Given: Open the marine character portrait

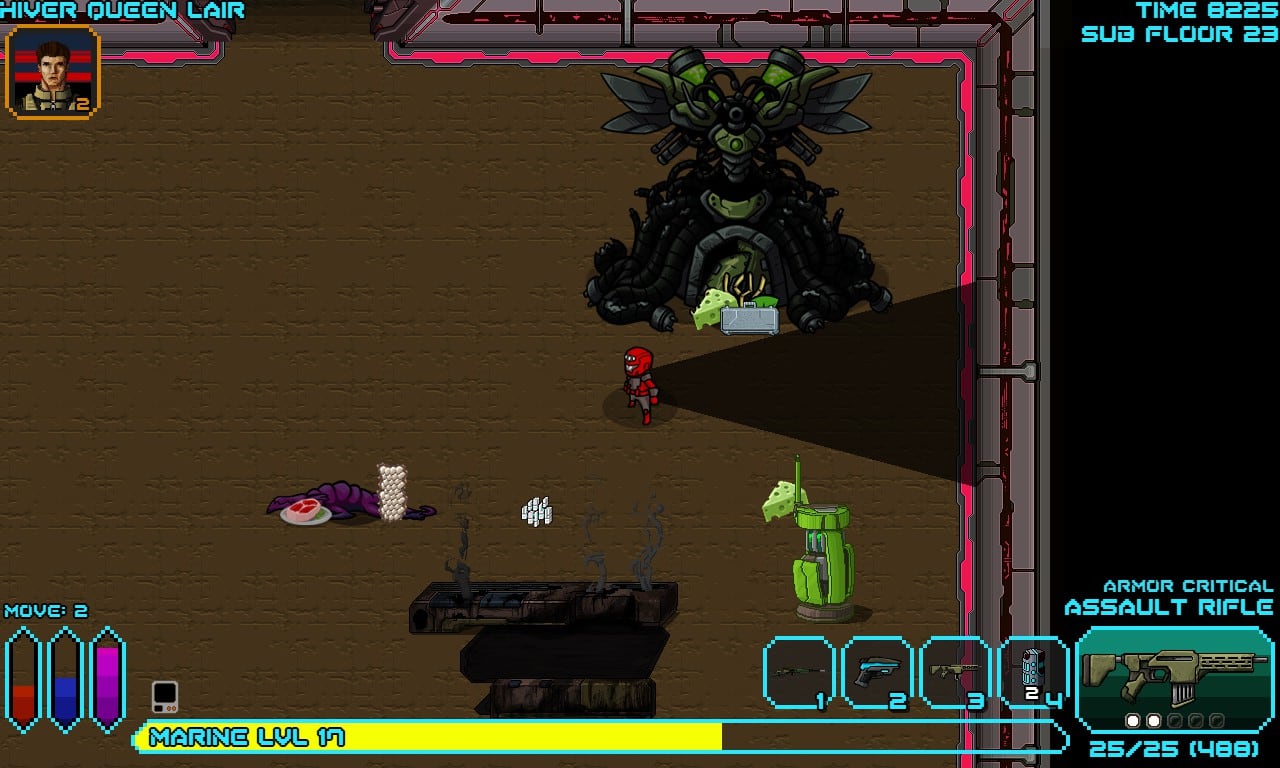Looking at the screenshot, I should (x=53, y=72).
